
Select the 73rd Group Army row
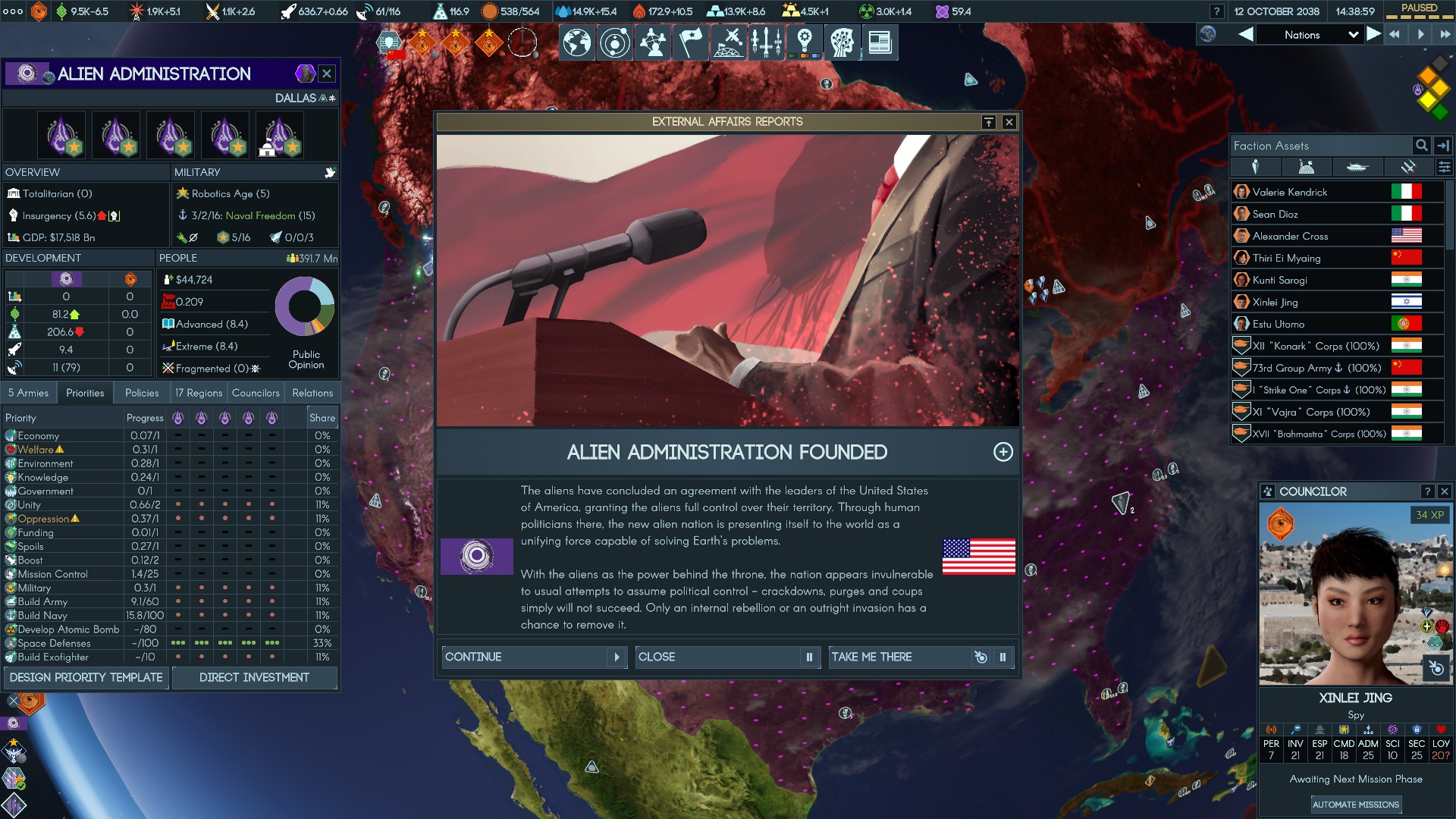point(1316,368)
